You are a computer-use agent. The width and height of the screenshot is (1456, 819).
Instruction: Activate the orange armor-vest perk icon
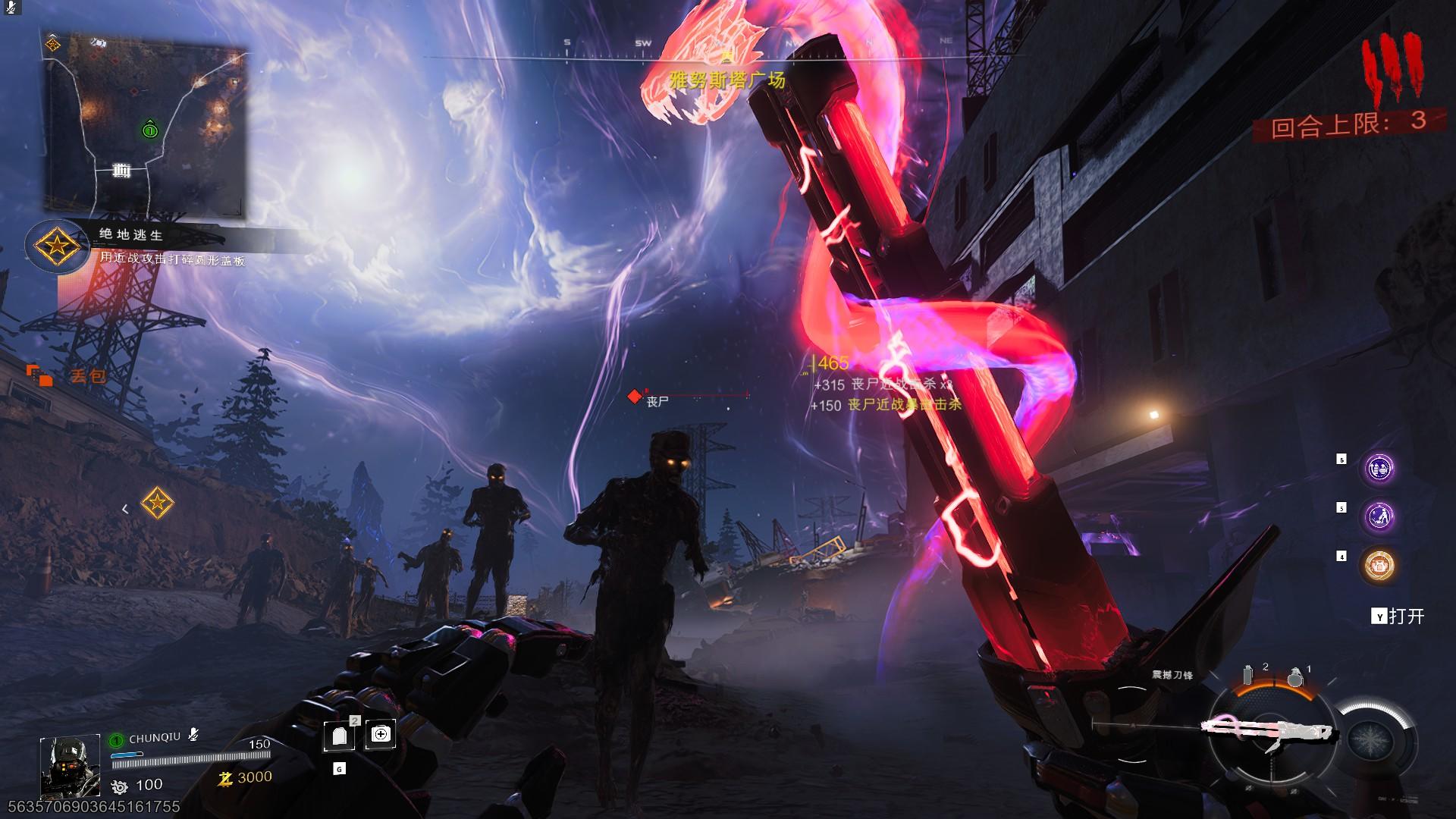1378,565
